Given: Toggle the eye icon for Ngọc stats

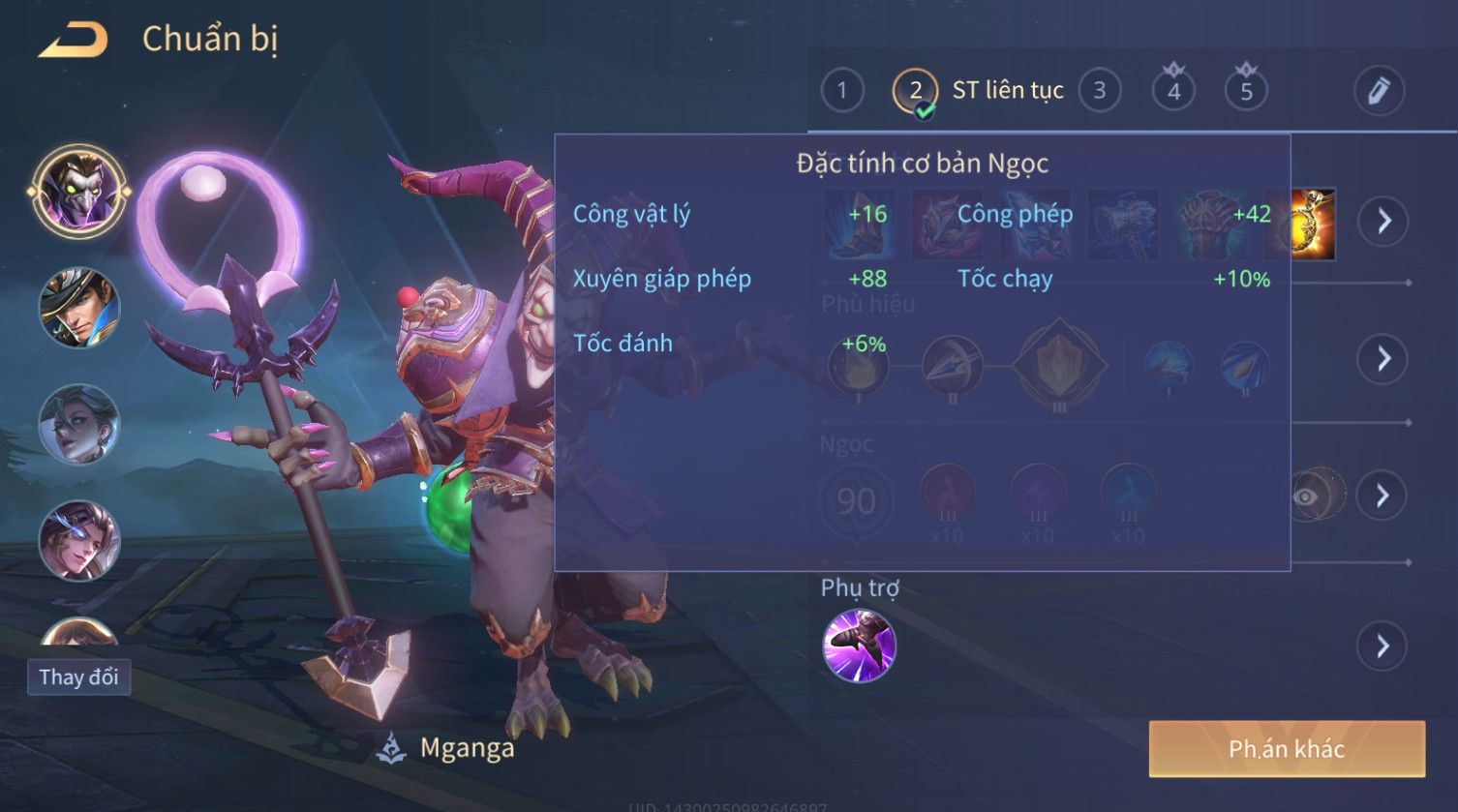Looking at the screenshot, I should click(1306, 496).
